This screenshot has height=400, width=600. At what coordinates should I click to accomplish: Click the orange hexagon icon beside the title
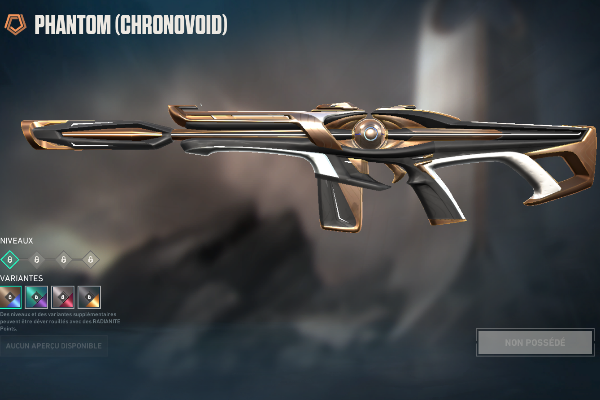coord(15,24)
